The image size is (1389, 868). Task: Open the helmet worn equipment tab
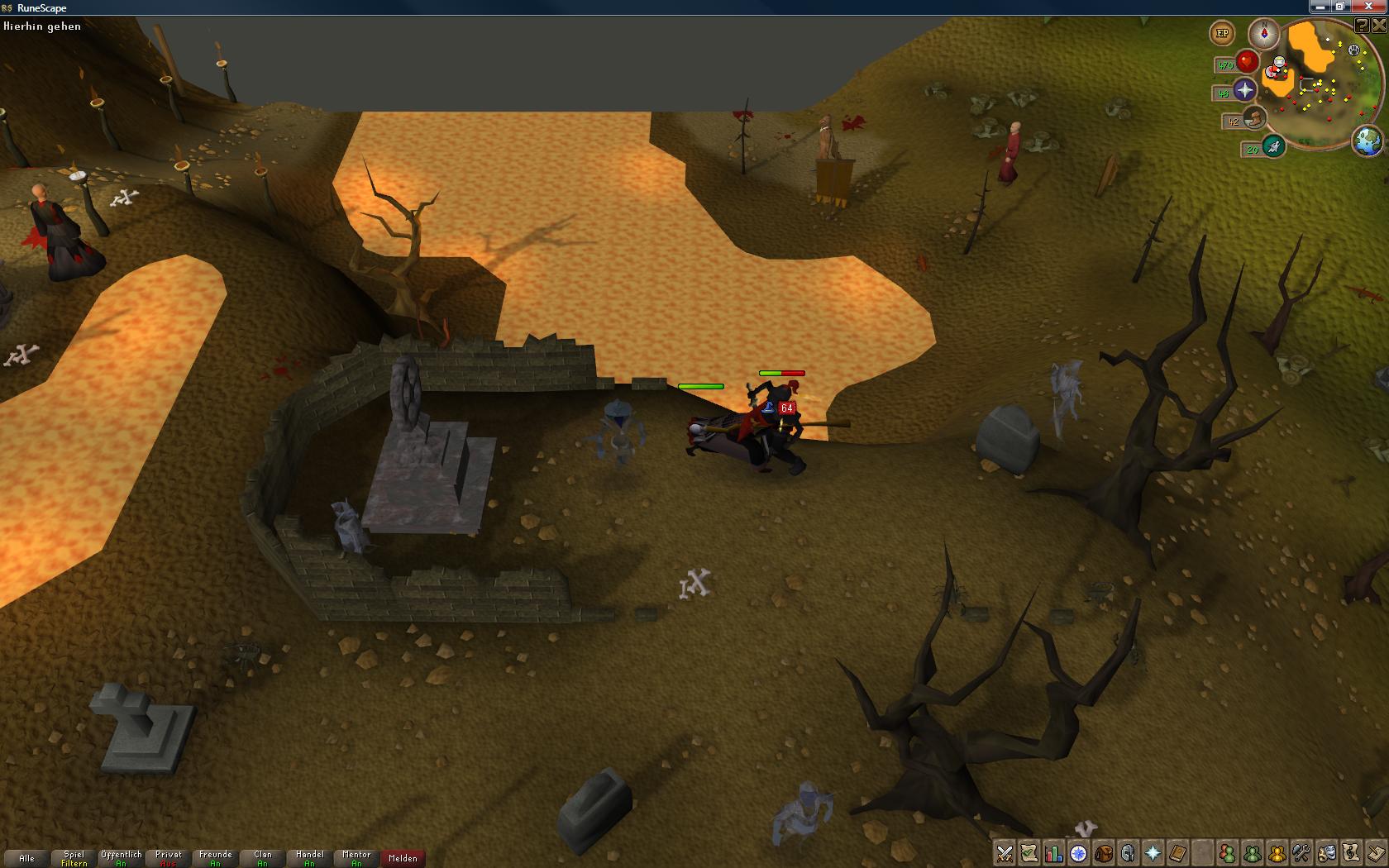[1128, 853]
